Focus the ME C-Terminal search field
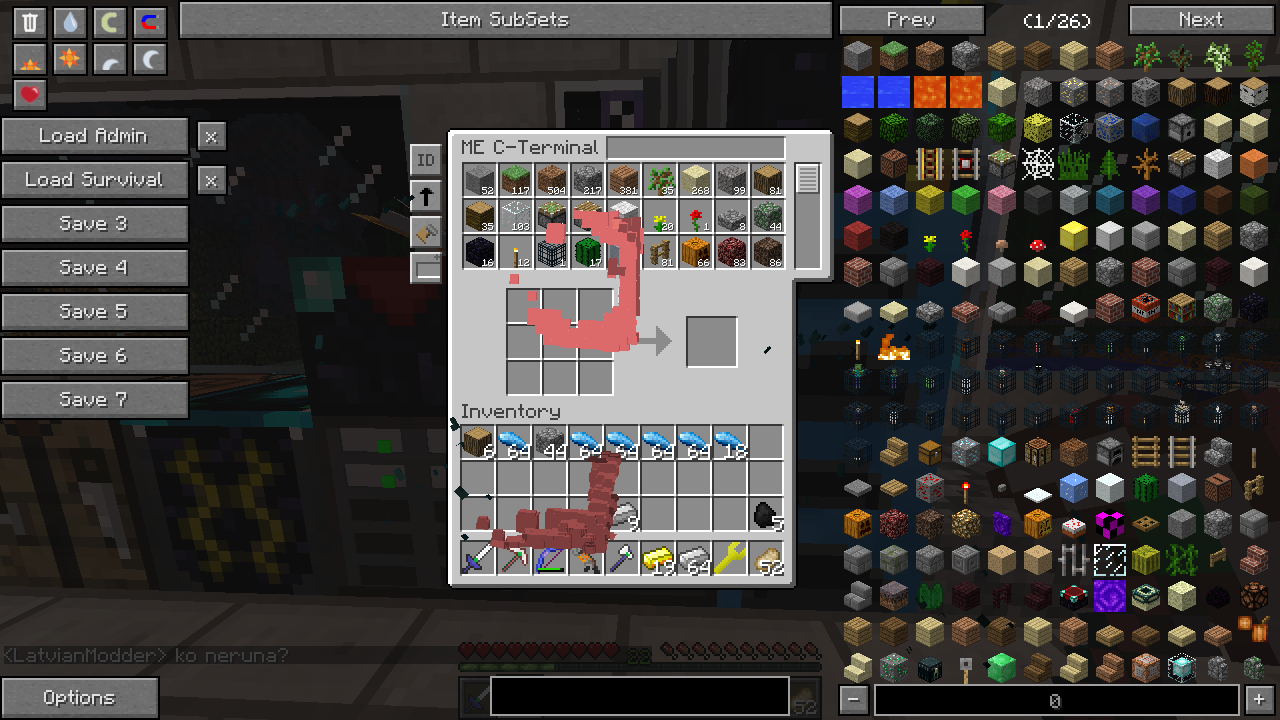 tap(695, 149)
